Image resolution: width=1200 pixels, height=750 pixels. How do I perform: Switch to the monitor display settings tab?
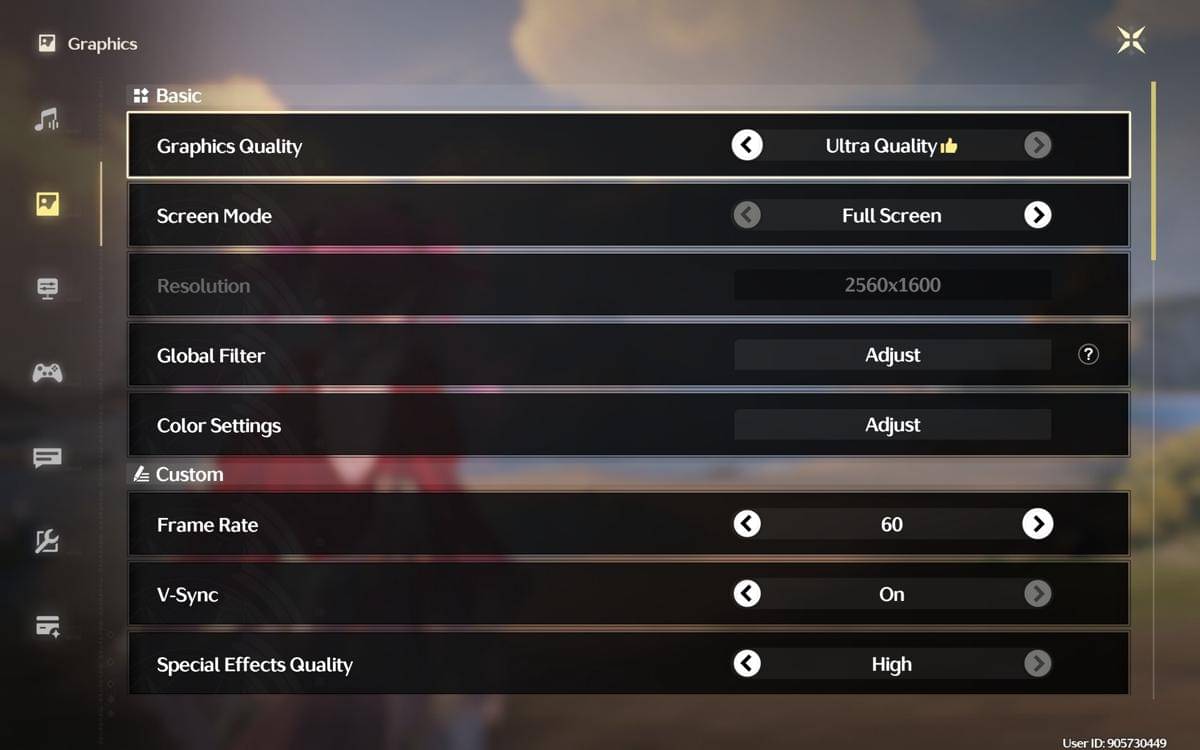(47, 288)
